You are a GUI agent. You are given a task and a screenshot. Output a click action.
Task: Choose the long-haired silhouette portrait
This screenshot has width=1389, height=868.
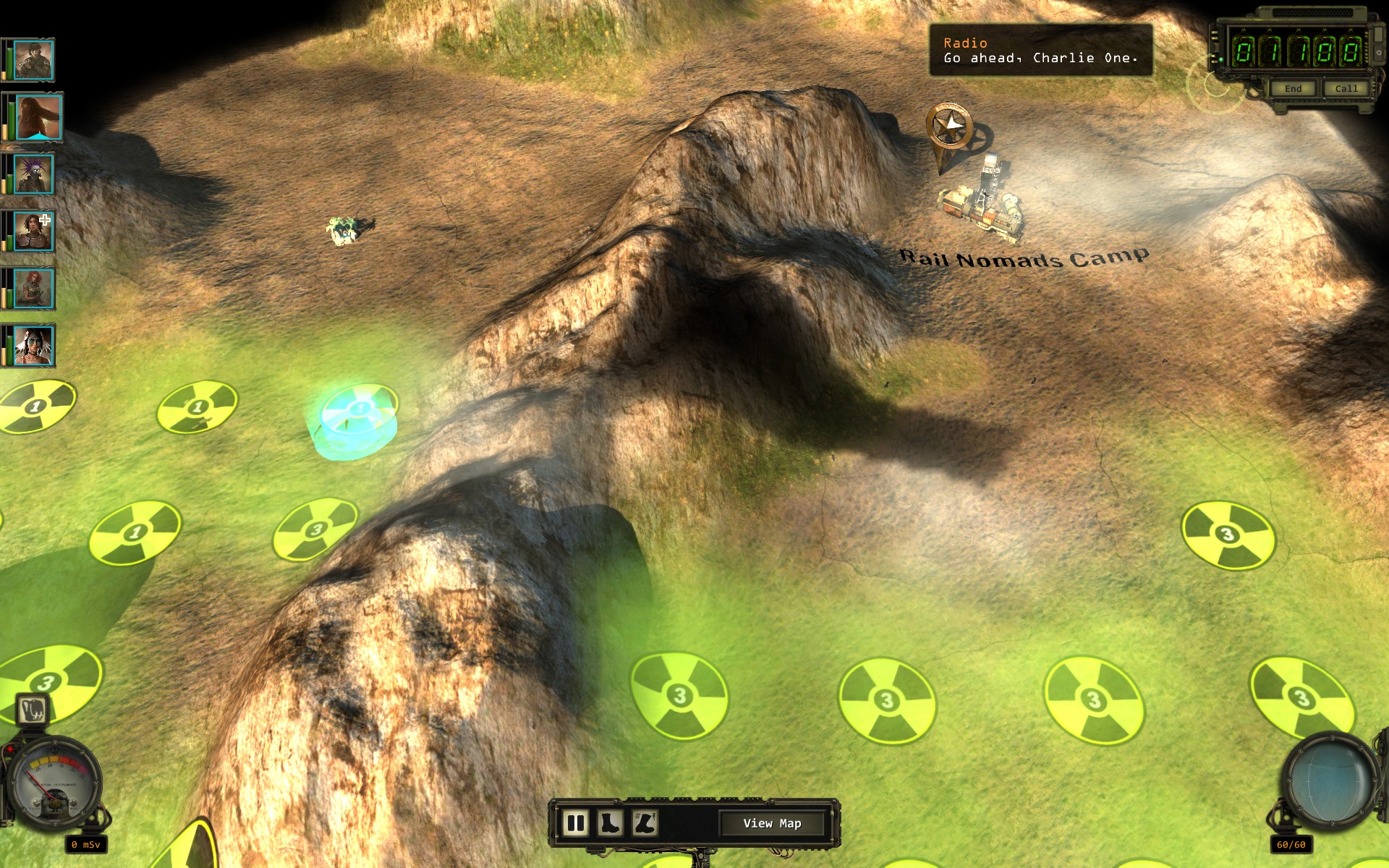tap(38, 117)
